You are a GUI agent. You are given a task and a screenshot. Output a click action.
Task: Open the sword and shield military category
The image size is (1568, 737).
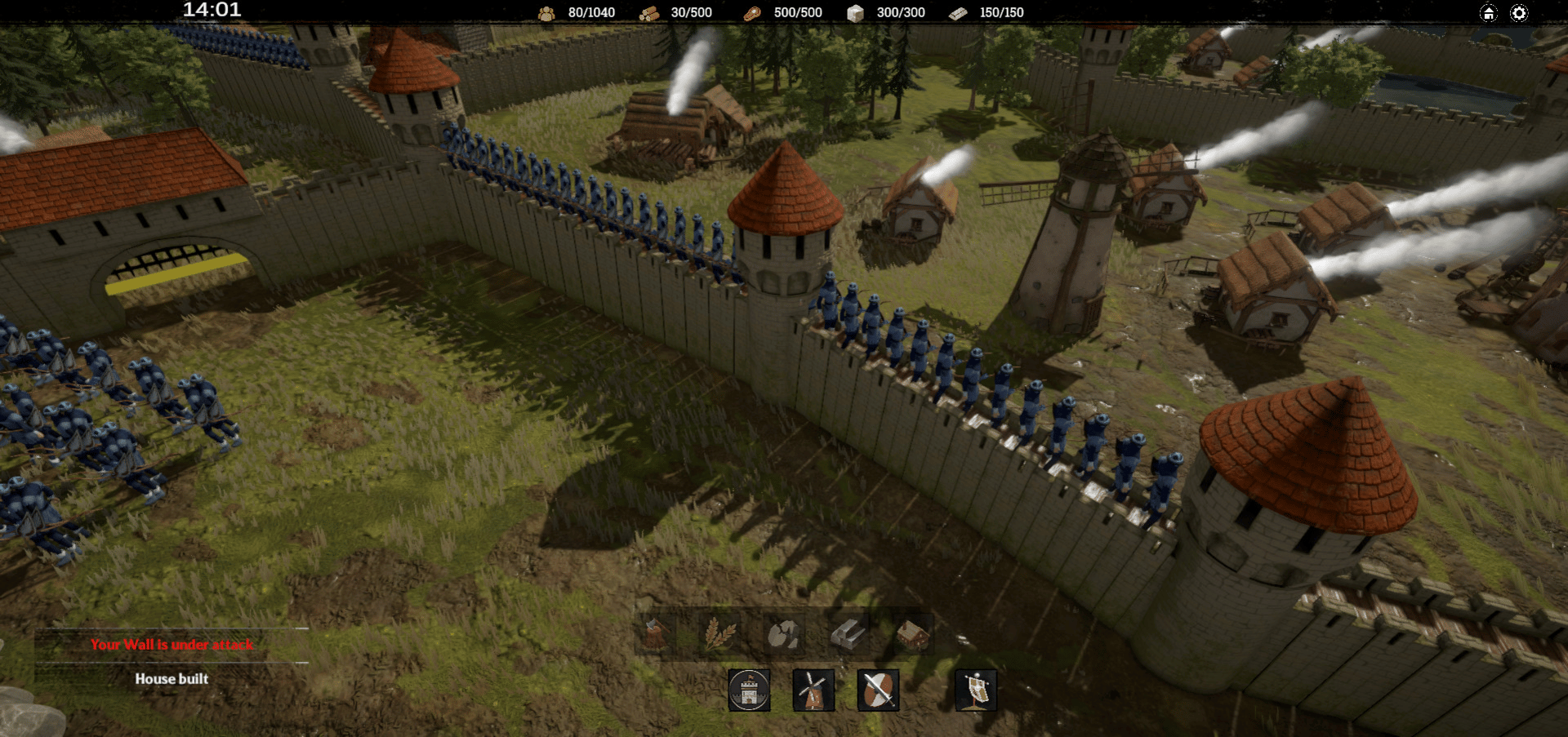pyautogui.click(x=878, y=690)
